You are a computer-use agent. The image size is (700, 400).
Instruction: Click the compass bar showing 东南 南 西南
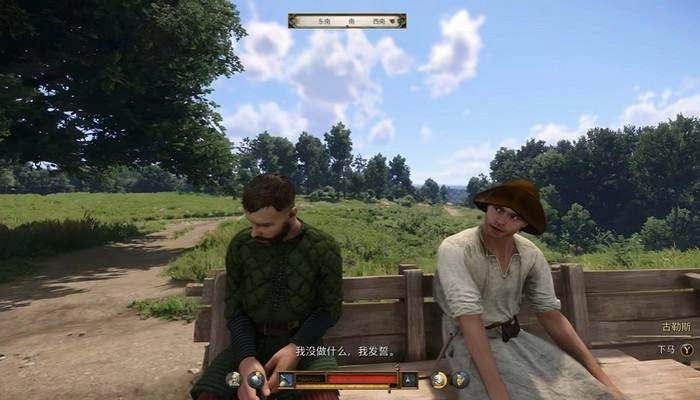(346, 20)
